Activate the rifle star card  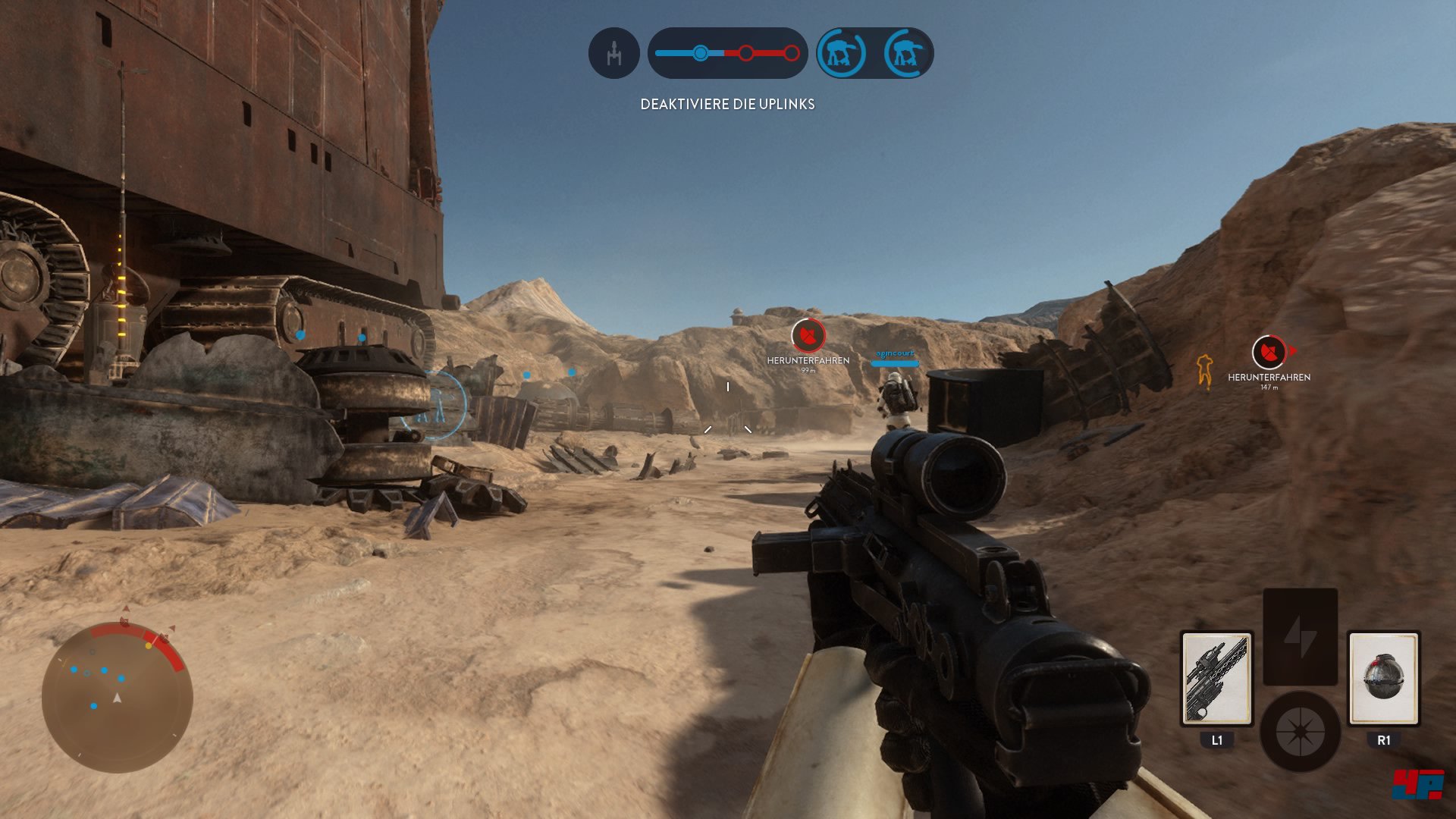[x=1216, y=679]
